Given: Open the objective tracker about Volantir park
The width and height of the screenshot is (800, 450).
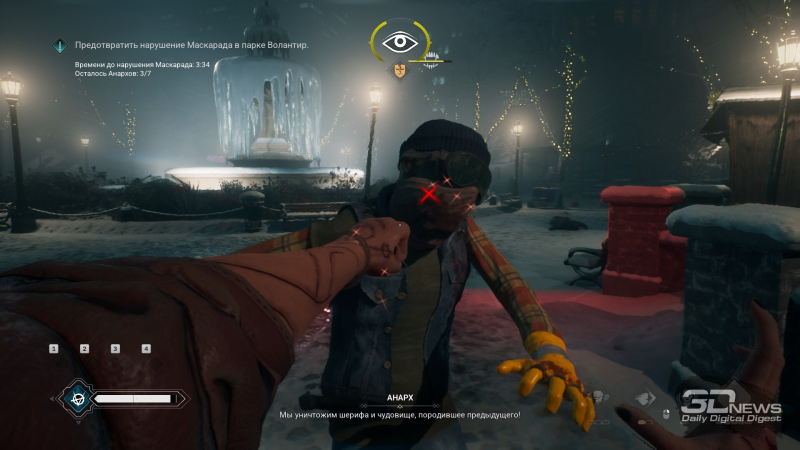Looking at the screenshot, I should [x=191, y=45].
